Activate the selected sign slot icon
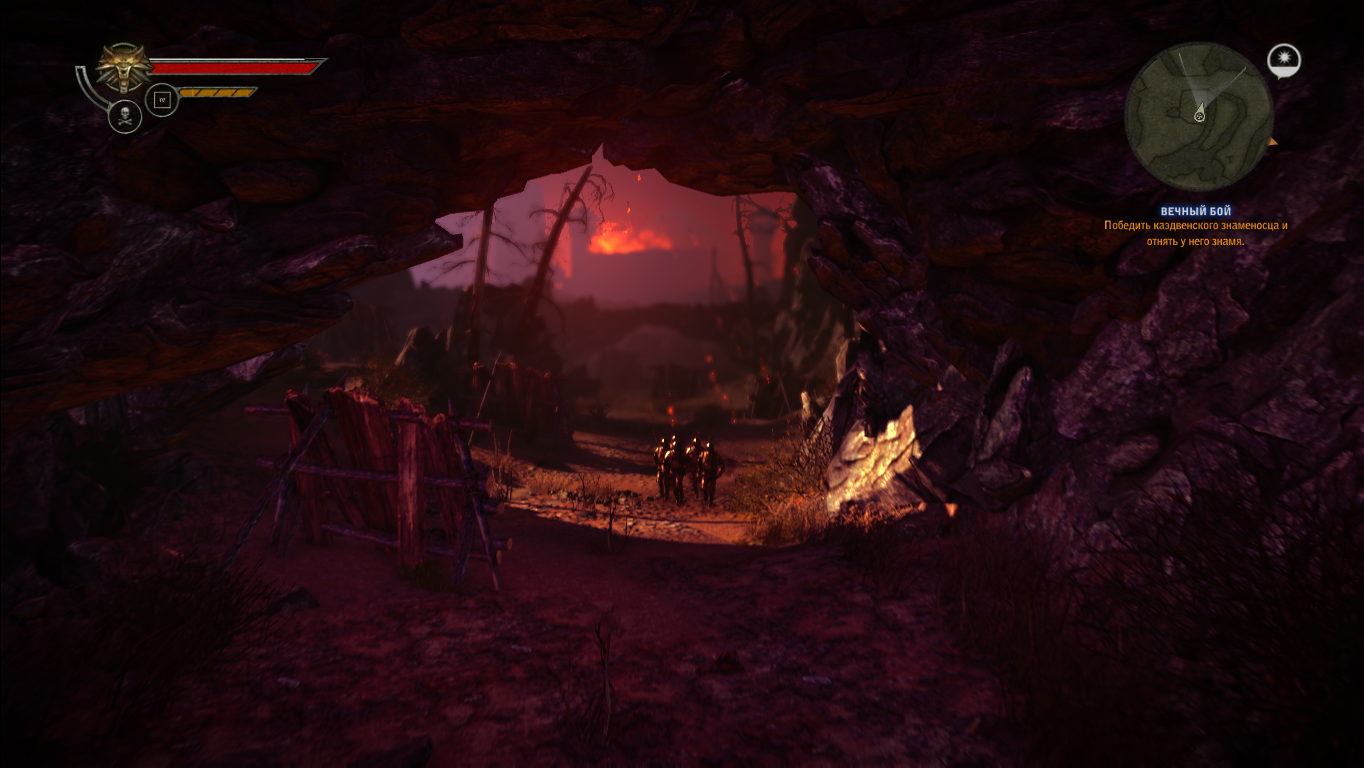Screen dimensions: 1364x768 [x=162, y=100]
